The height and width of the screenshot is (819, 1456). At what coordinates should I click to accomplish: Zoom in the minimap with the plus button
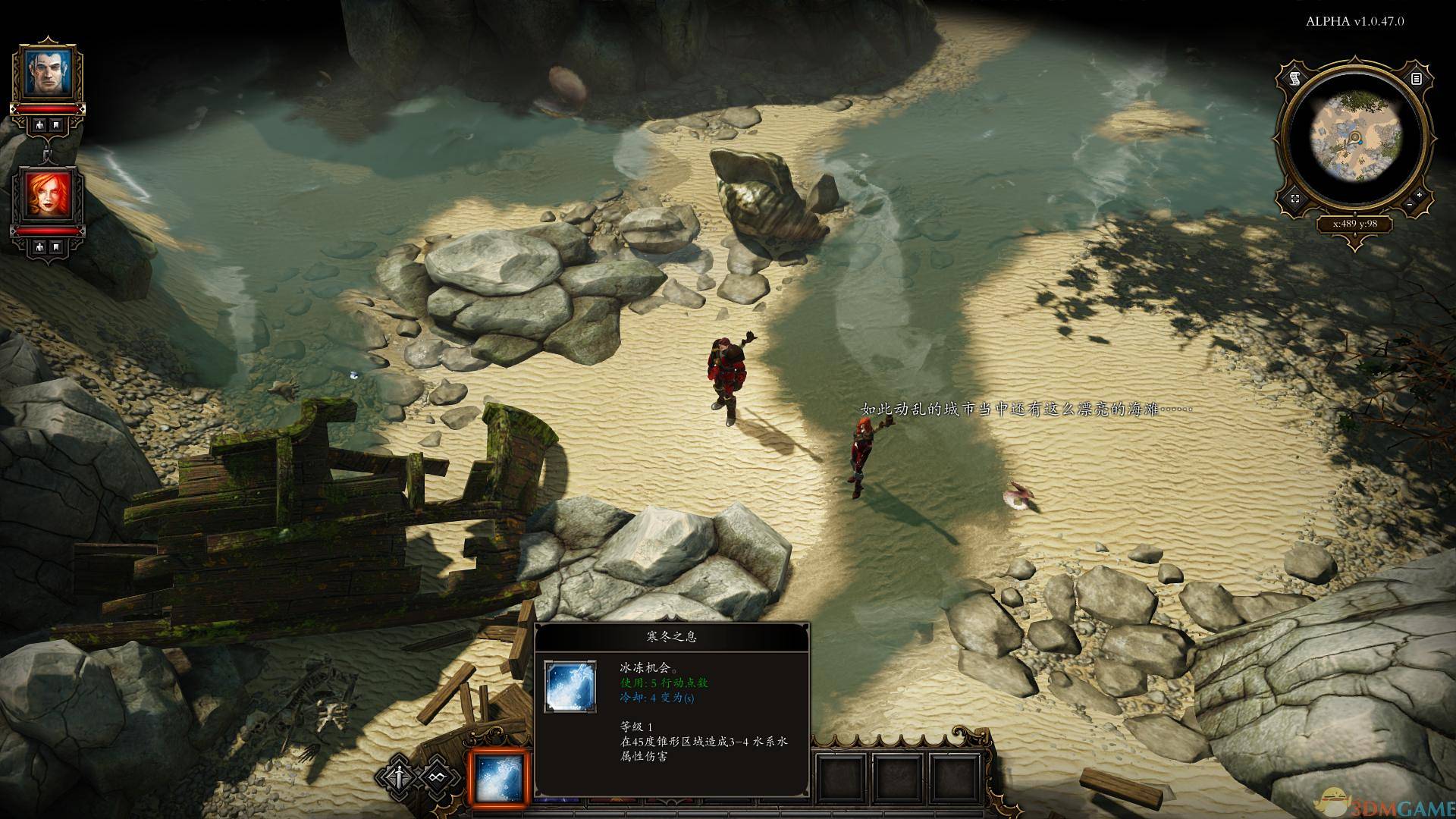(x=1419, y=196)
